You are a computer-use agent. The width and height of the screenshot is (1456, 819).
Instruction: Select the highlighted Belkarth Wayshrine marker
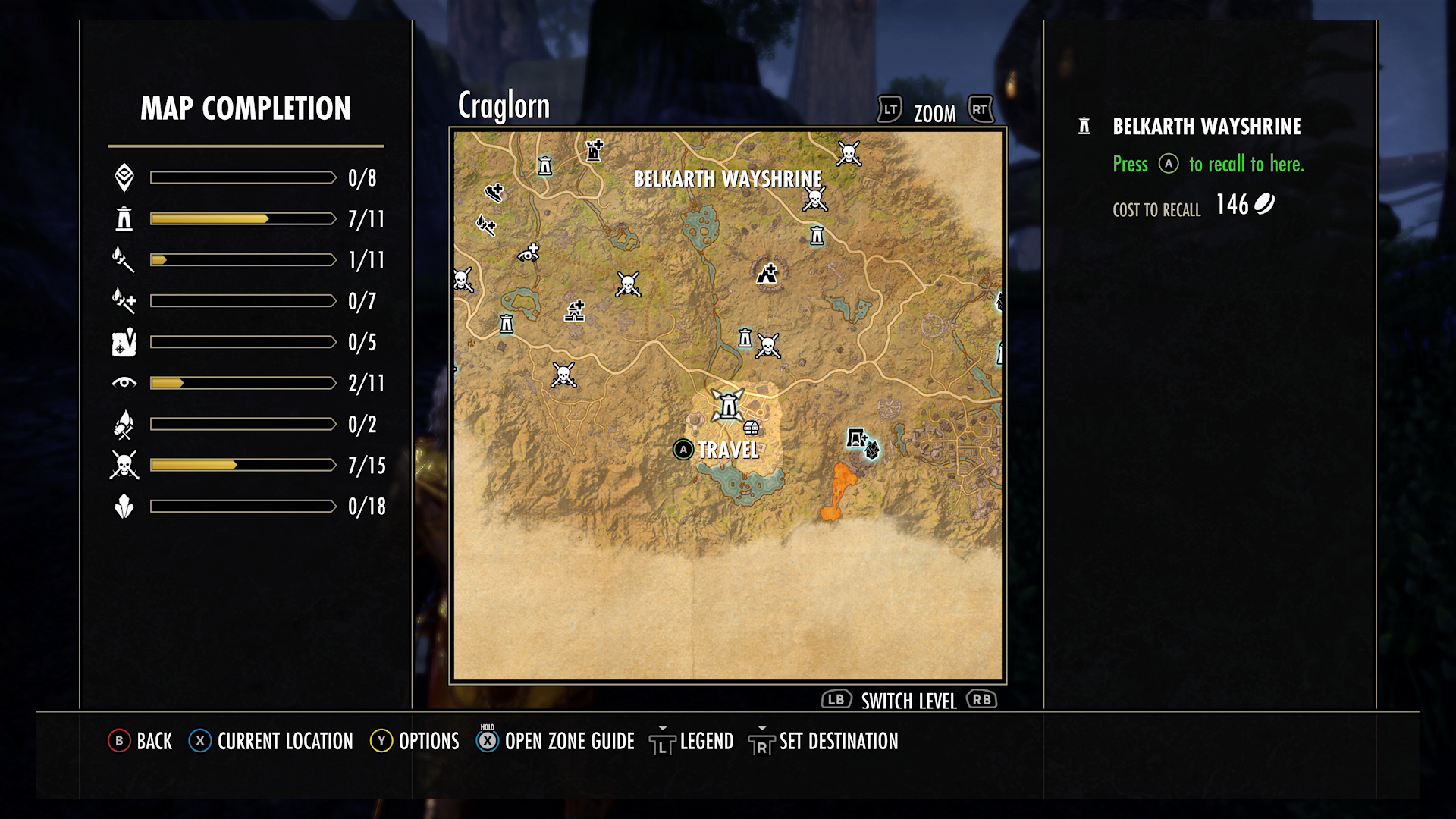pyautogui.click(x=728, y=406)
